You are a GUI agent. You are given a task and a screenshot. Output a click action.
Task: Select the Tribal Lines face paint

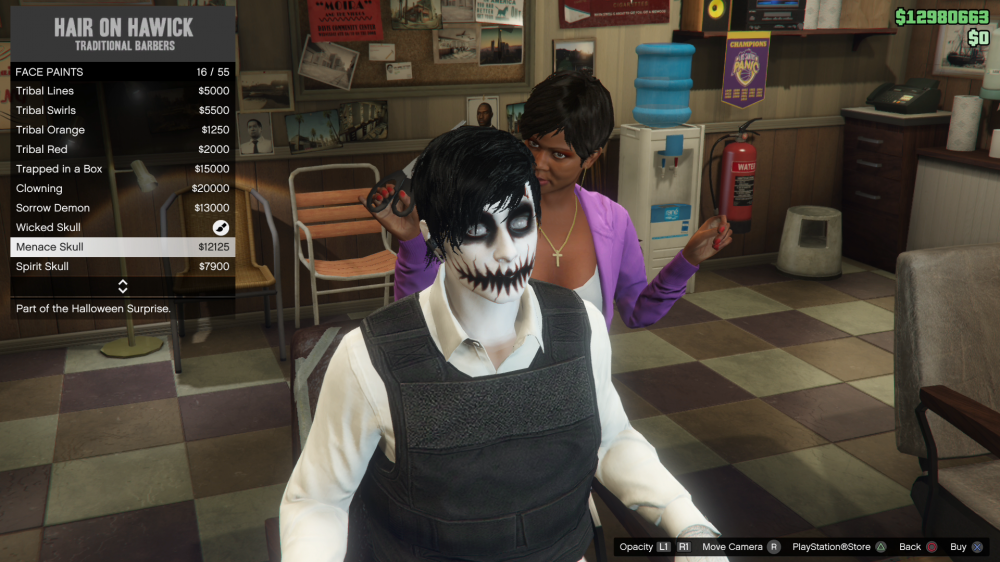click(x=122, y=91)
